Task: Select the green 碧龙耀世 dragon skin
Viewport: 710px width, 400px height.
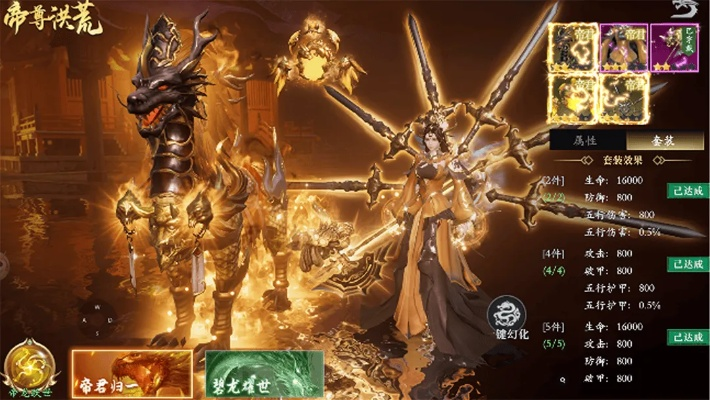Action: pyautogui.click(x=265, y=372)
